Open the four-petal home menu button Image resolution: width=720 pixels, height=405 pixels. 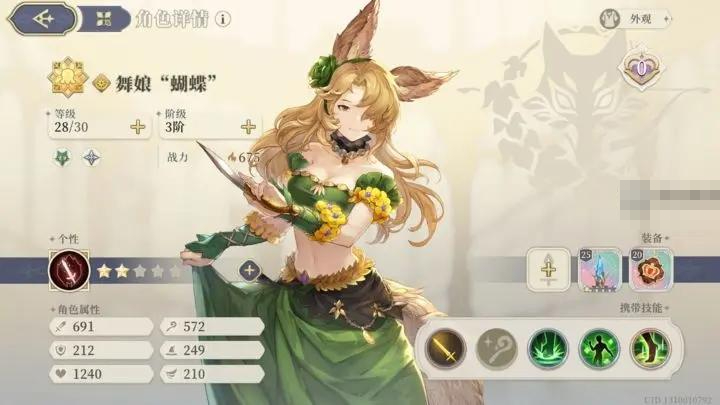pyautogui.click(x=105, y=18)
